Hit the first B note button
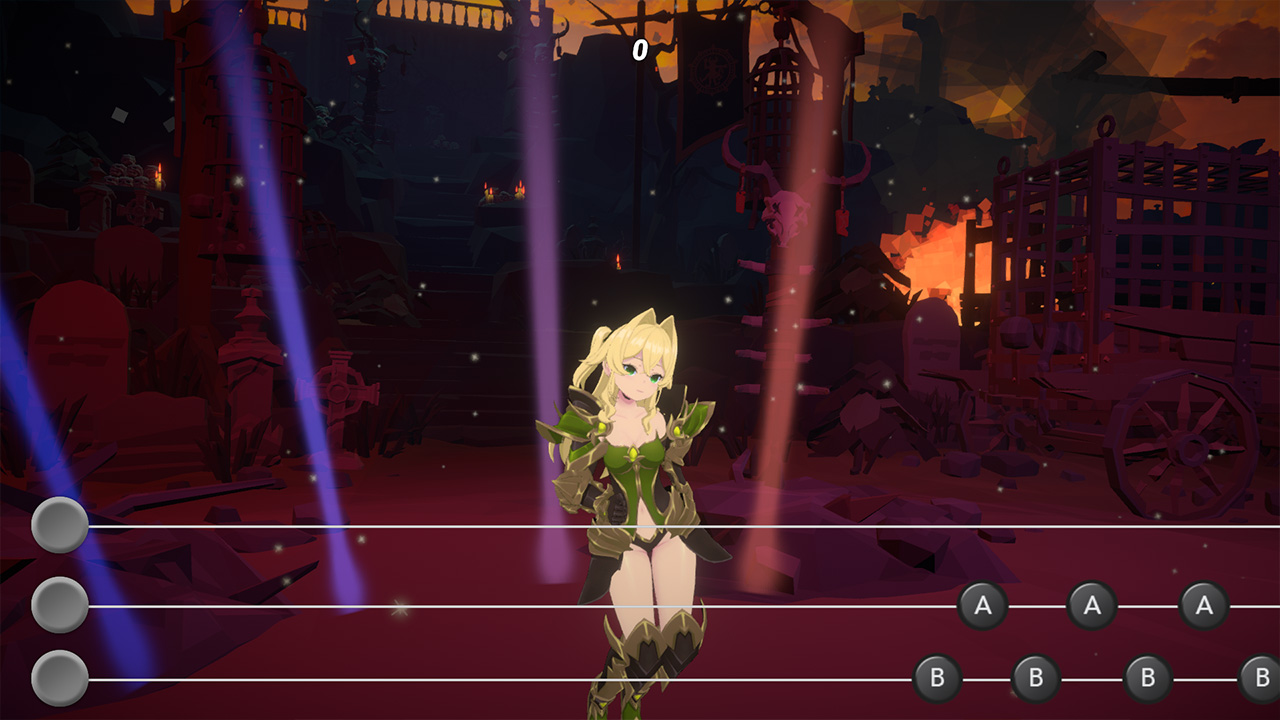 (937, 676)
